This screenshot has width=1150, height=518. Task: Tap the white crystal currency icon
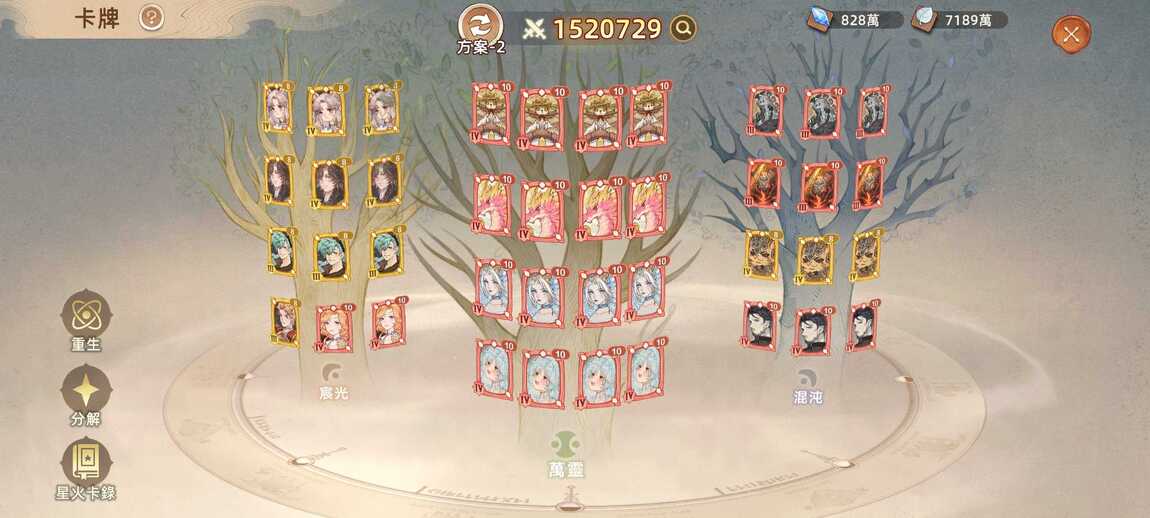tap(925, 19)
